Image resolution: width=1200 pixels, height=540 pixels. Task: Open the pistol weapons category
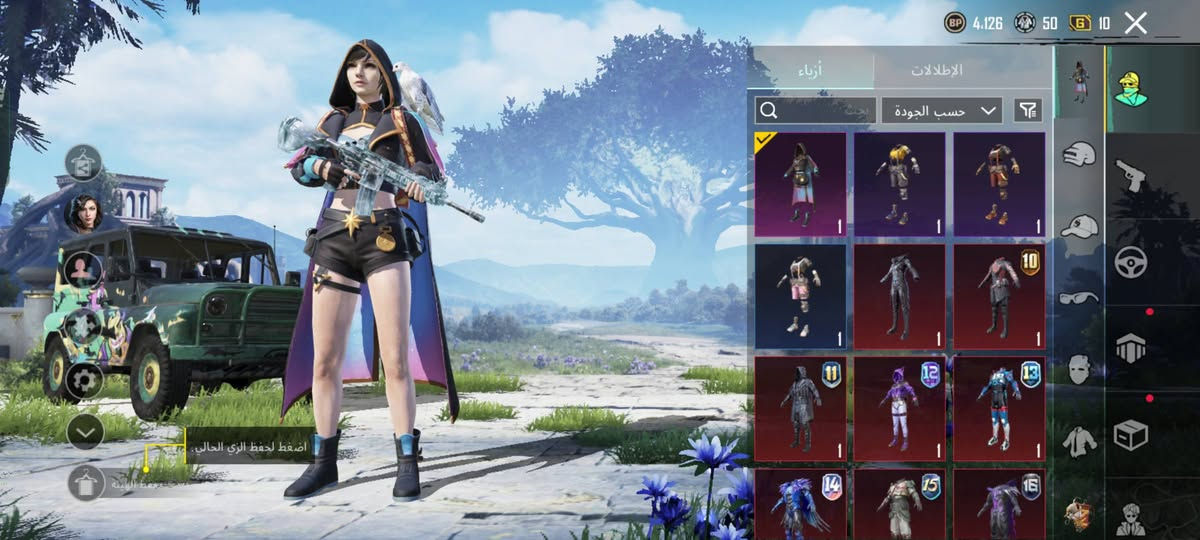(1130, 175)
